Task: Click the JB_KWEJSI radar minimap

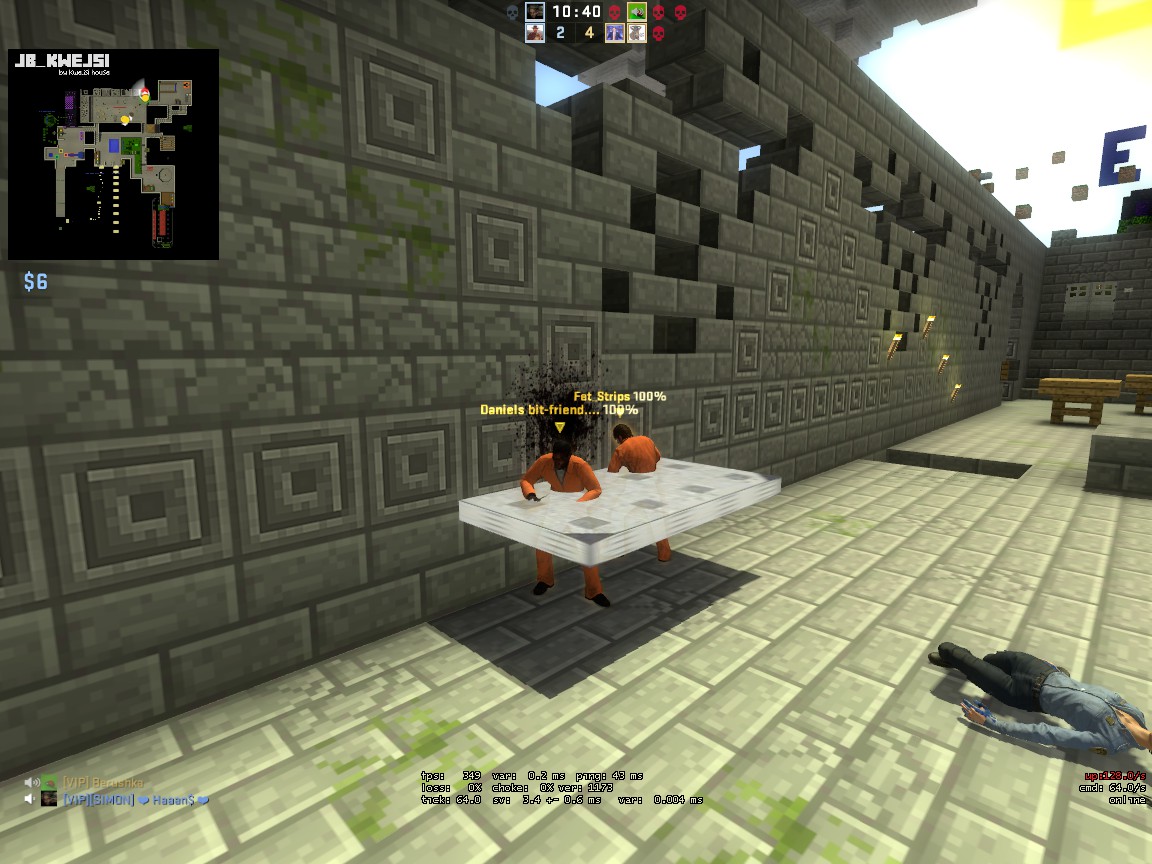Action: (113, 155)
